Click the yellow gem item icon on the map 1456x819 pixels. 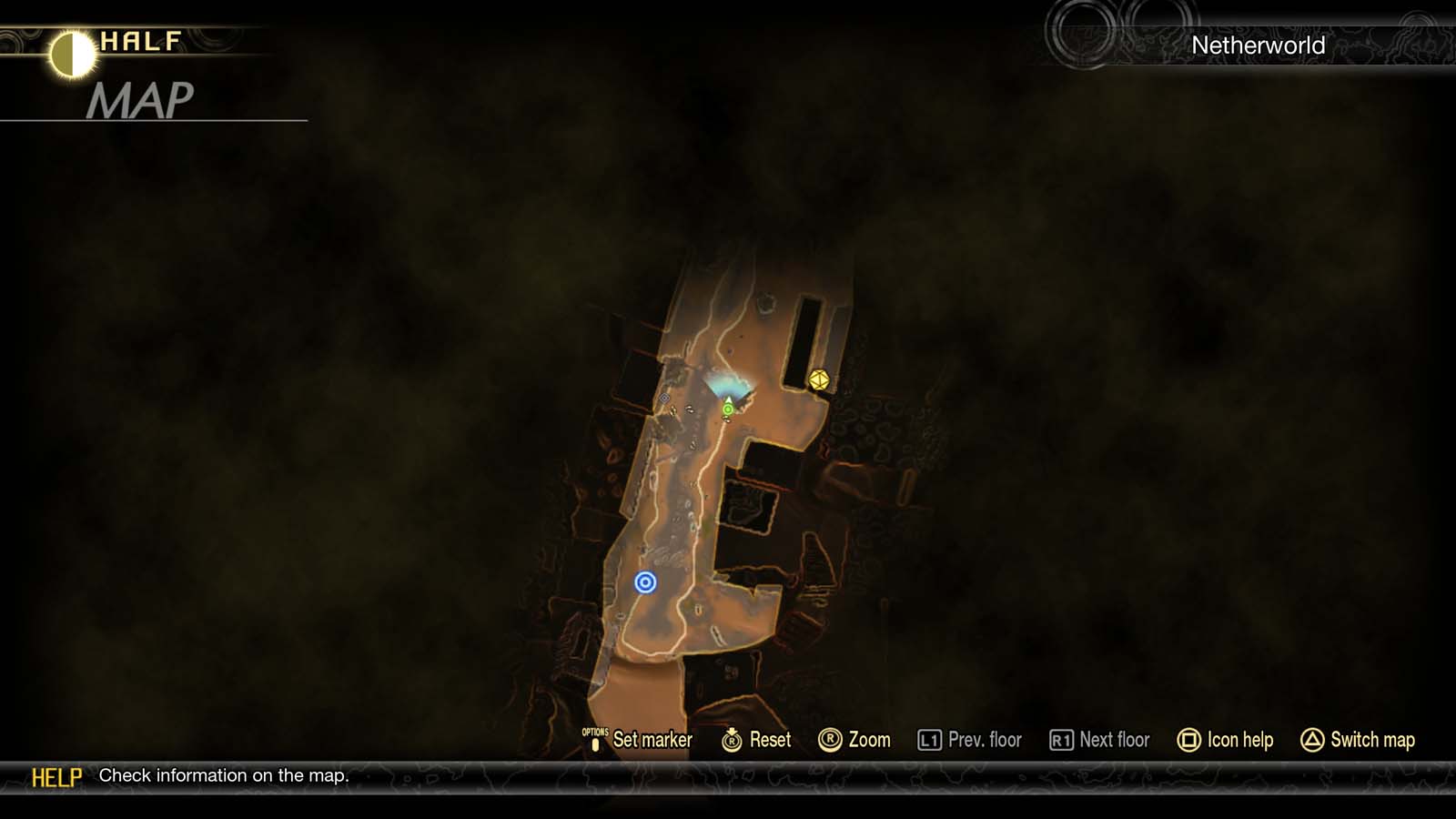pos(817,380)
